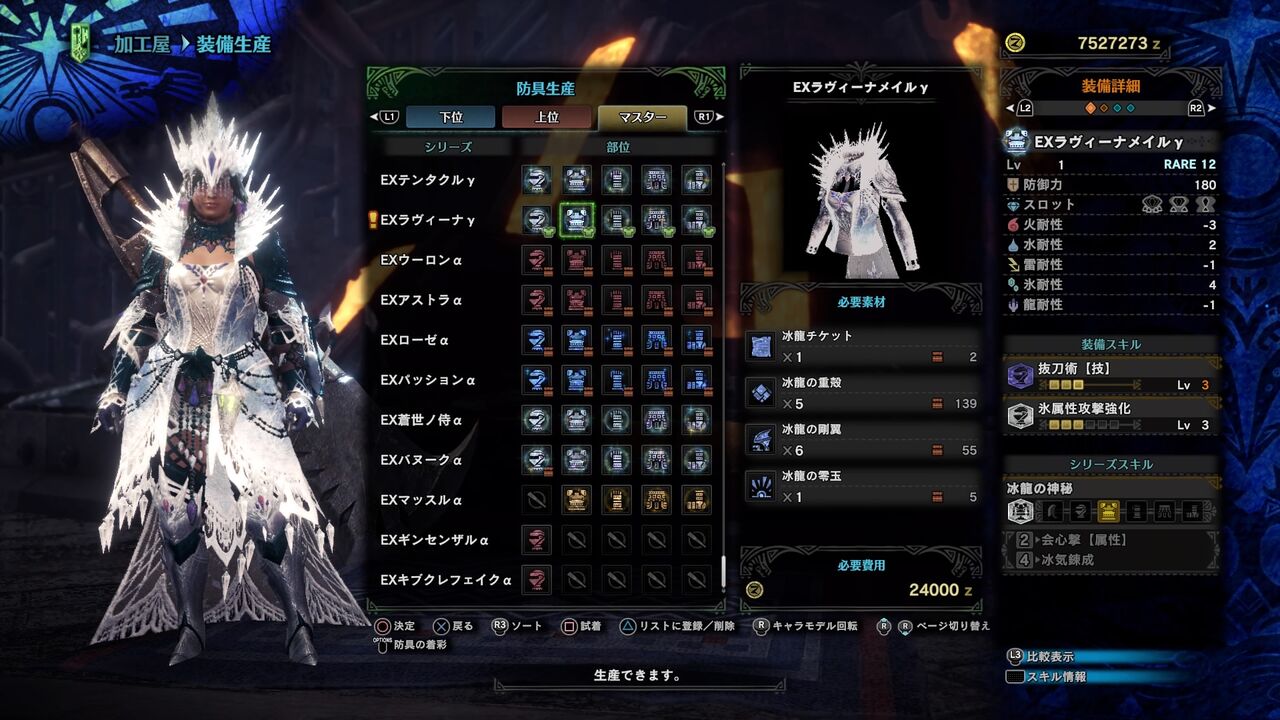Screen dimensions: 1280x720
Task: Click a decoration slot icon beside スロット
Action: pos(1150,202)
